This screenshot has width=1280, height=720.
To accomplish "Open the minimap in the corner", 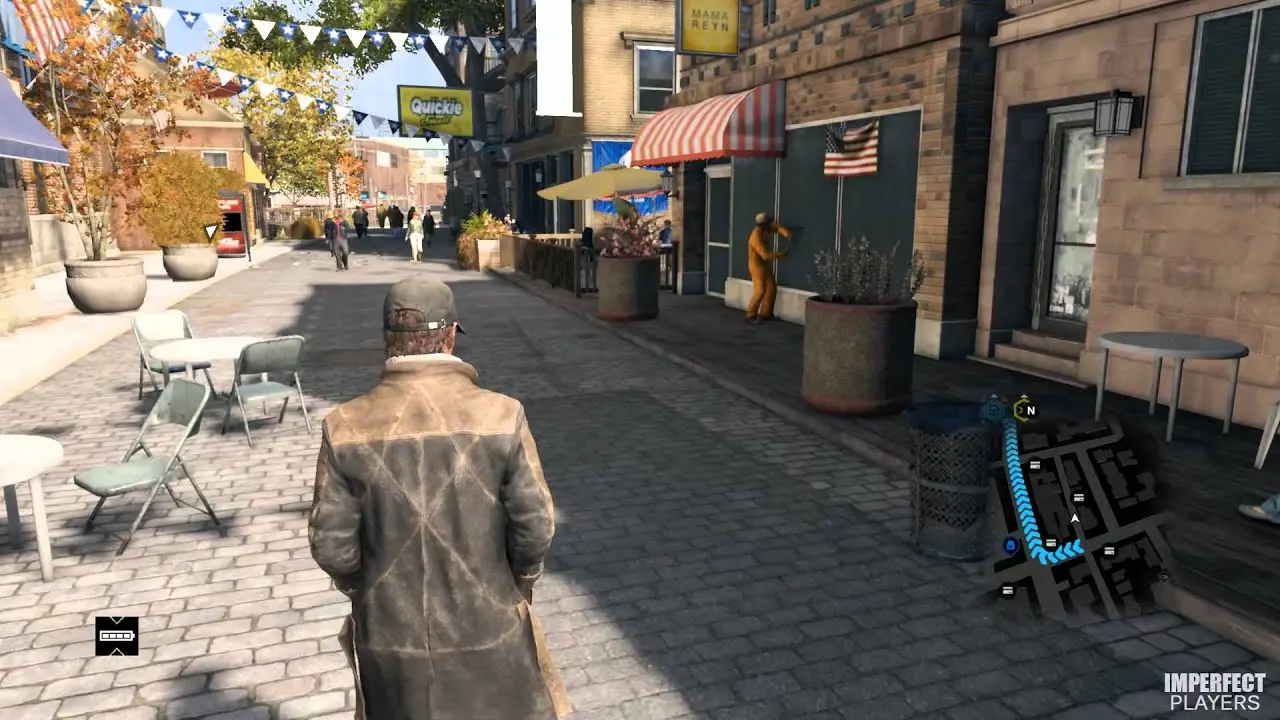I will (x=1080, y=510).
